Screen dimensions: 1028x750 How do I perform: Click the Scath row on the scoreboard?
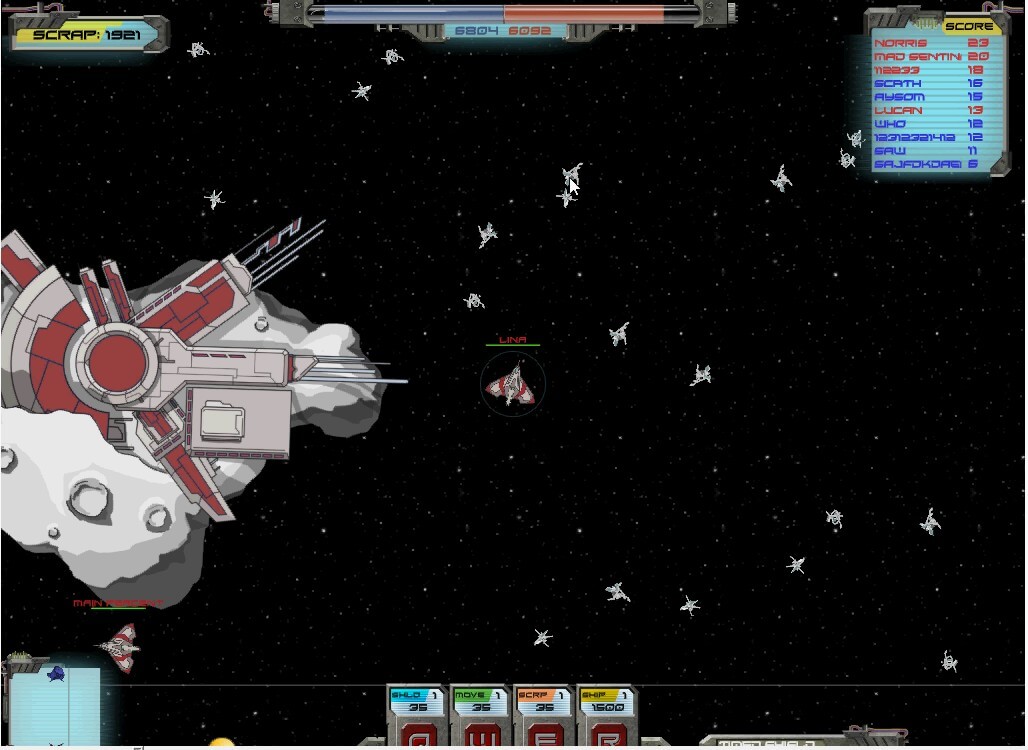pyautogui.click(x=931, y=84)
